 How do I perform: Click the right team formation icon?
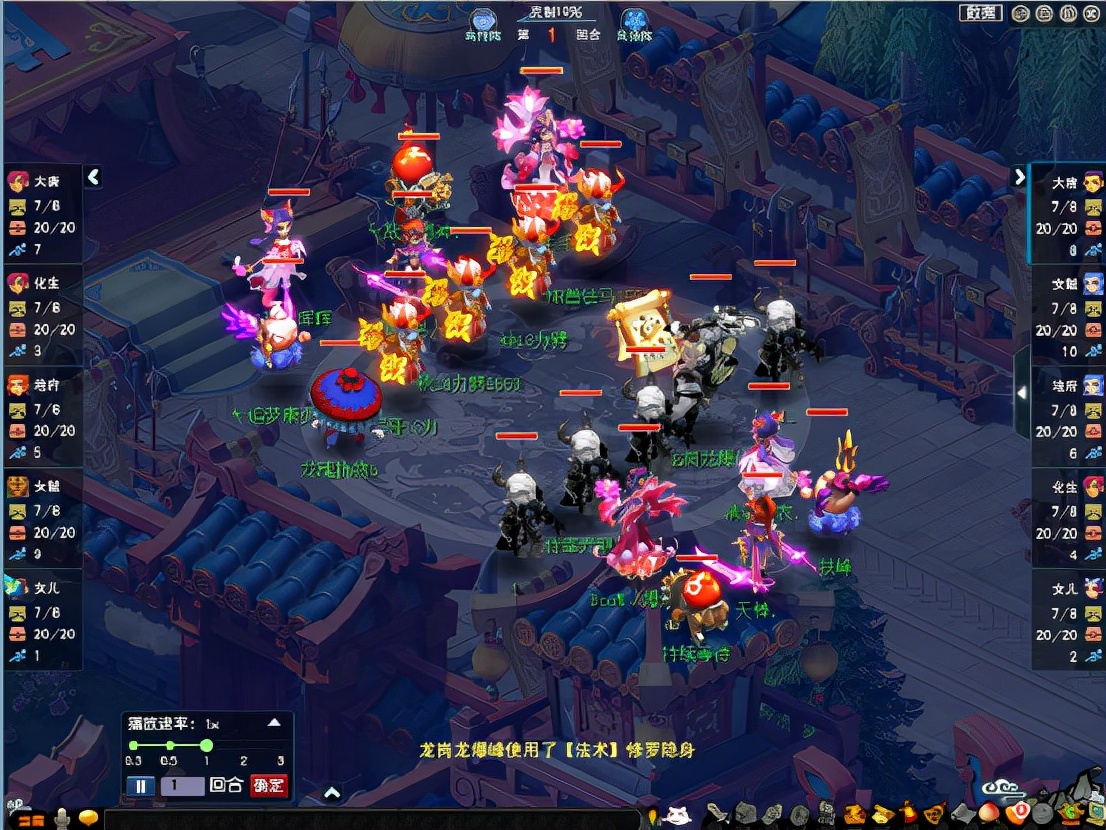pos(632,21)
